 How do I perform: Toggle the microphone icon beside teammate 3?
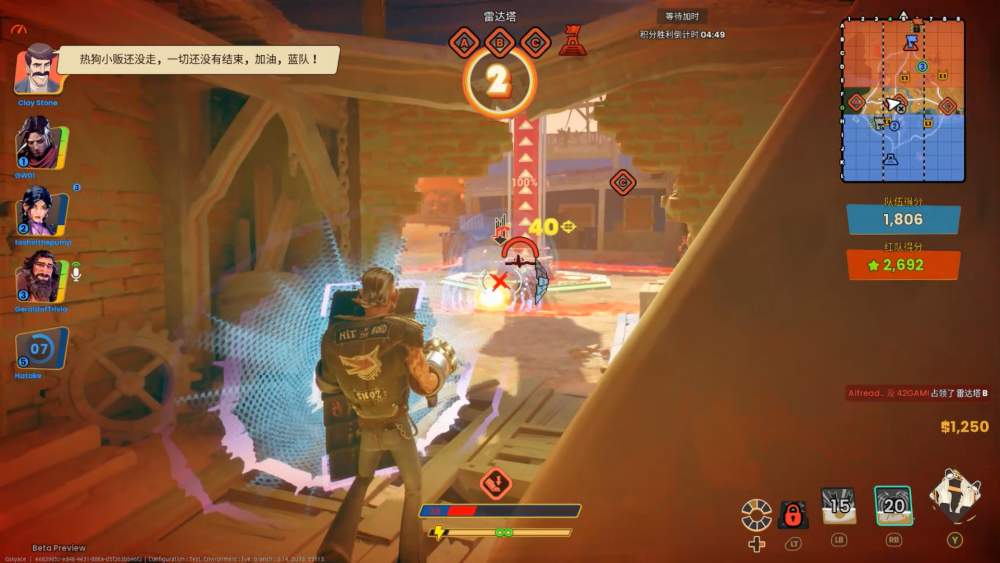click(74, 271)
